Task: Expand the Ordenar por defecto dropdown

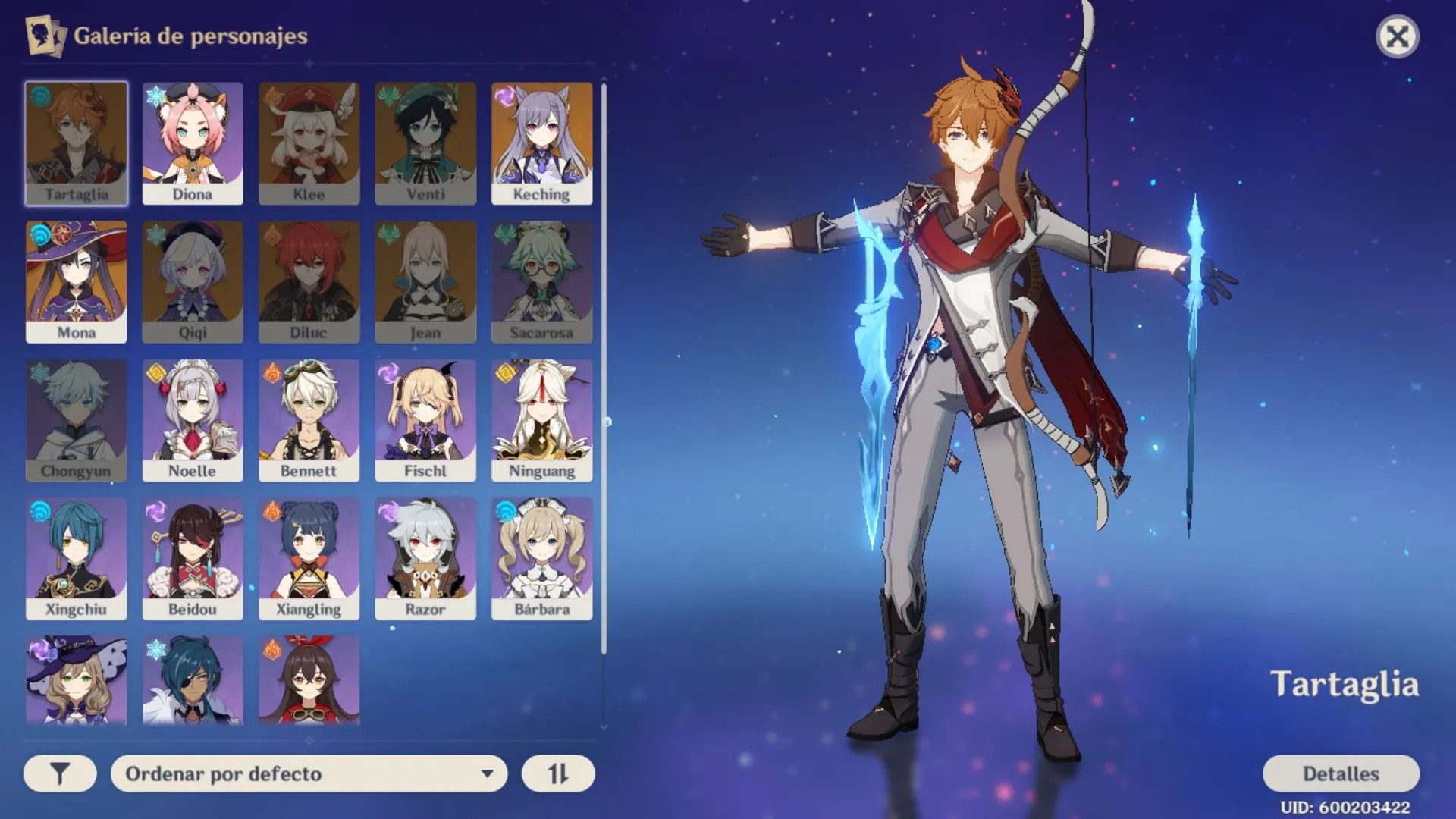Action: click(309, 773)
